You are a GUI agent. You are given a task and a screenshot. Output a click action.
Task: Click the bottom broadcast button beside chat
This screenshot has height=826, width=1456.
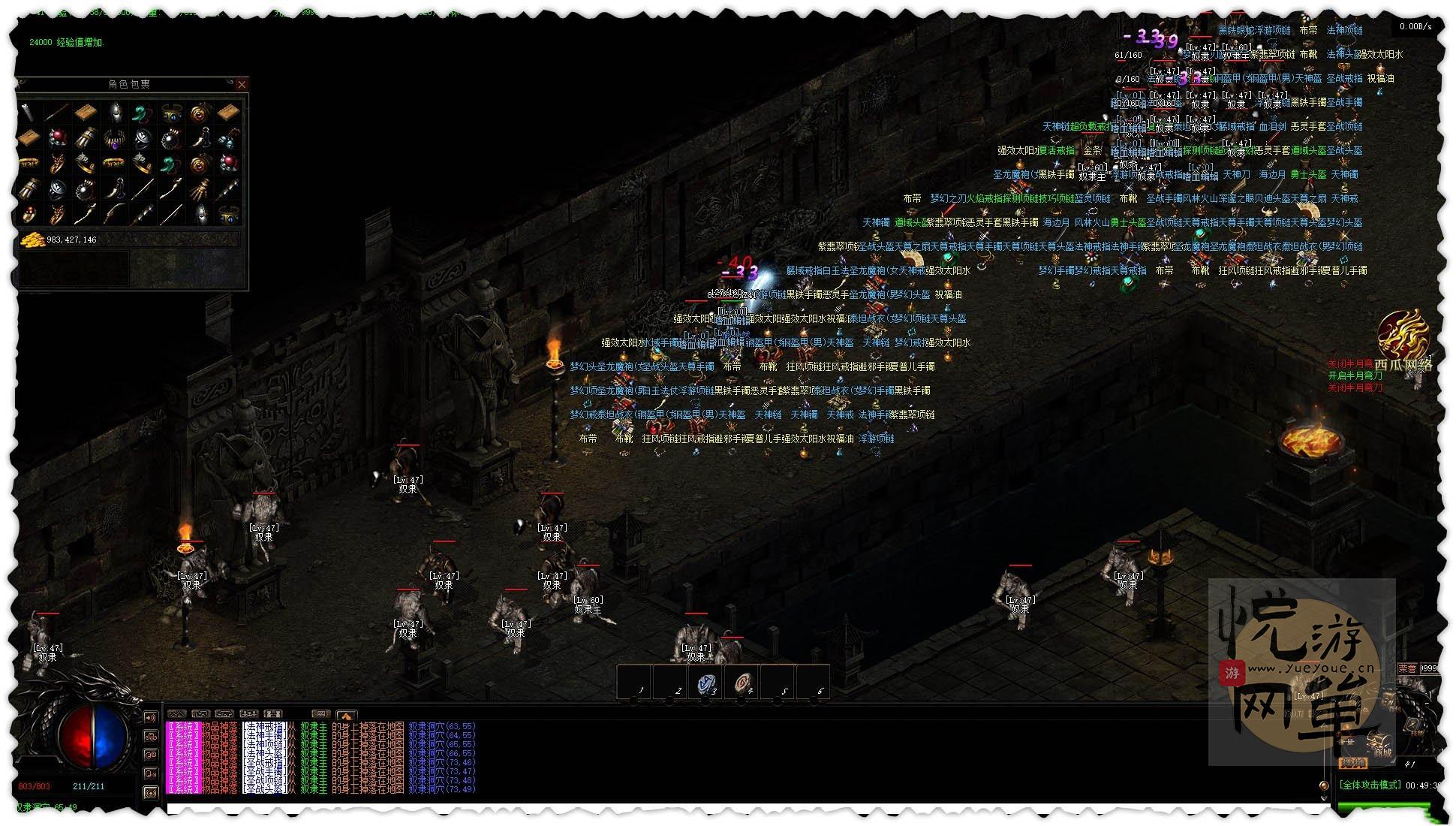[x=151, y=791]
